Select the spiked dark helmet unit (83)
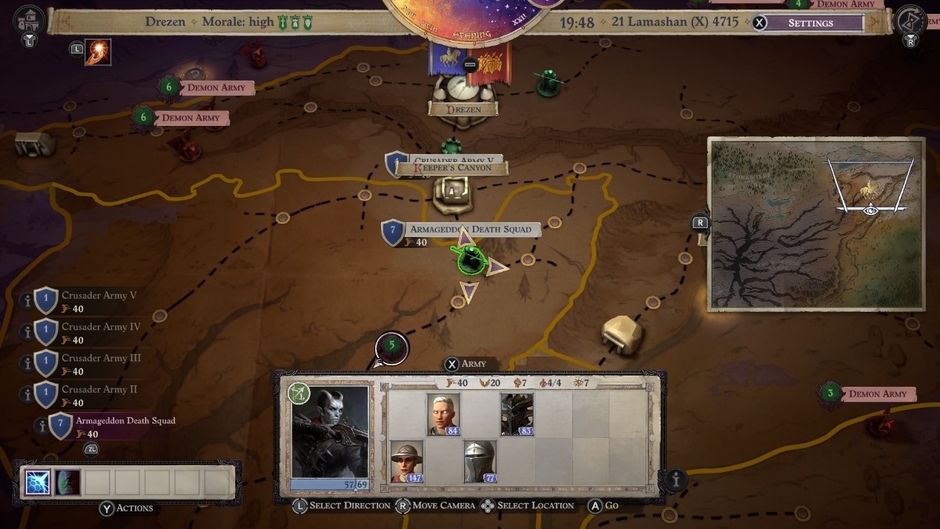This screenshot has width=940, height=529. point(517,414)
